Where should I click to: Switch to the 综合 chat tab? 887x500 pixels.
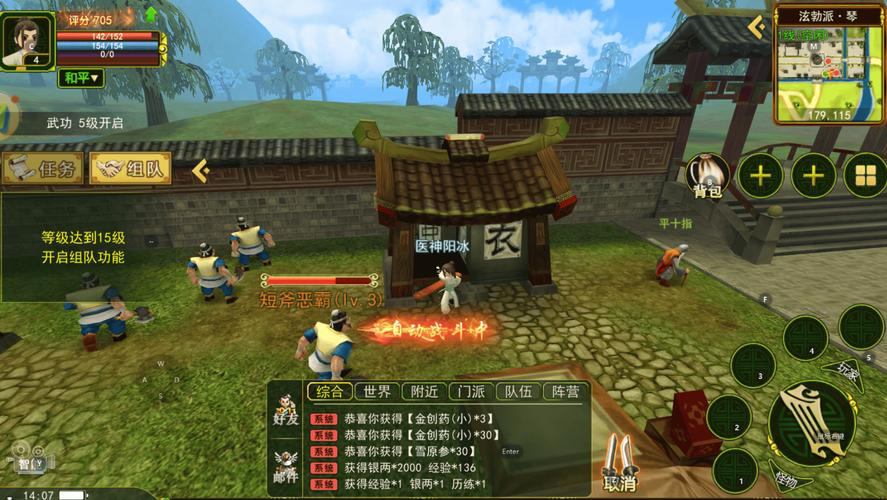pos(329,391)
